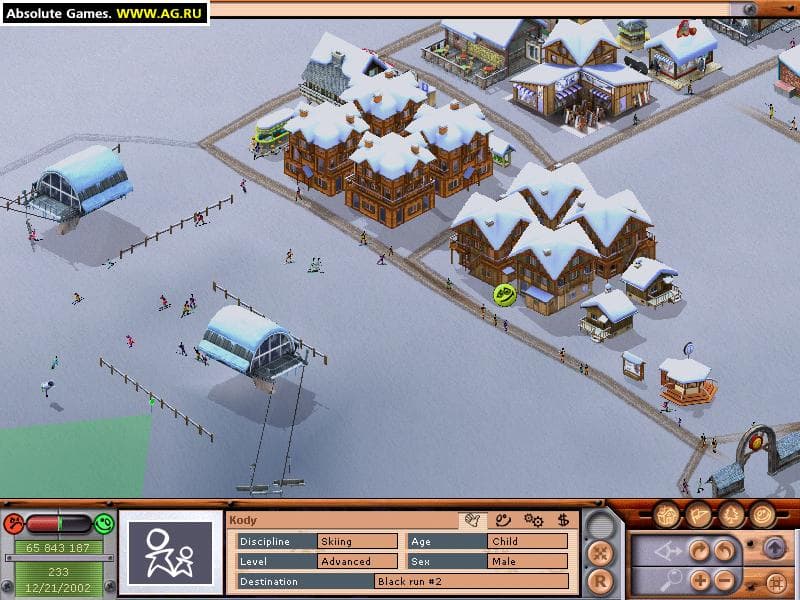Click the yellow smiley marker over the lodge

click(x=505, y=294)
